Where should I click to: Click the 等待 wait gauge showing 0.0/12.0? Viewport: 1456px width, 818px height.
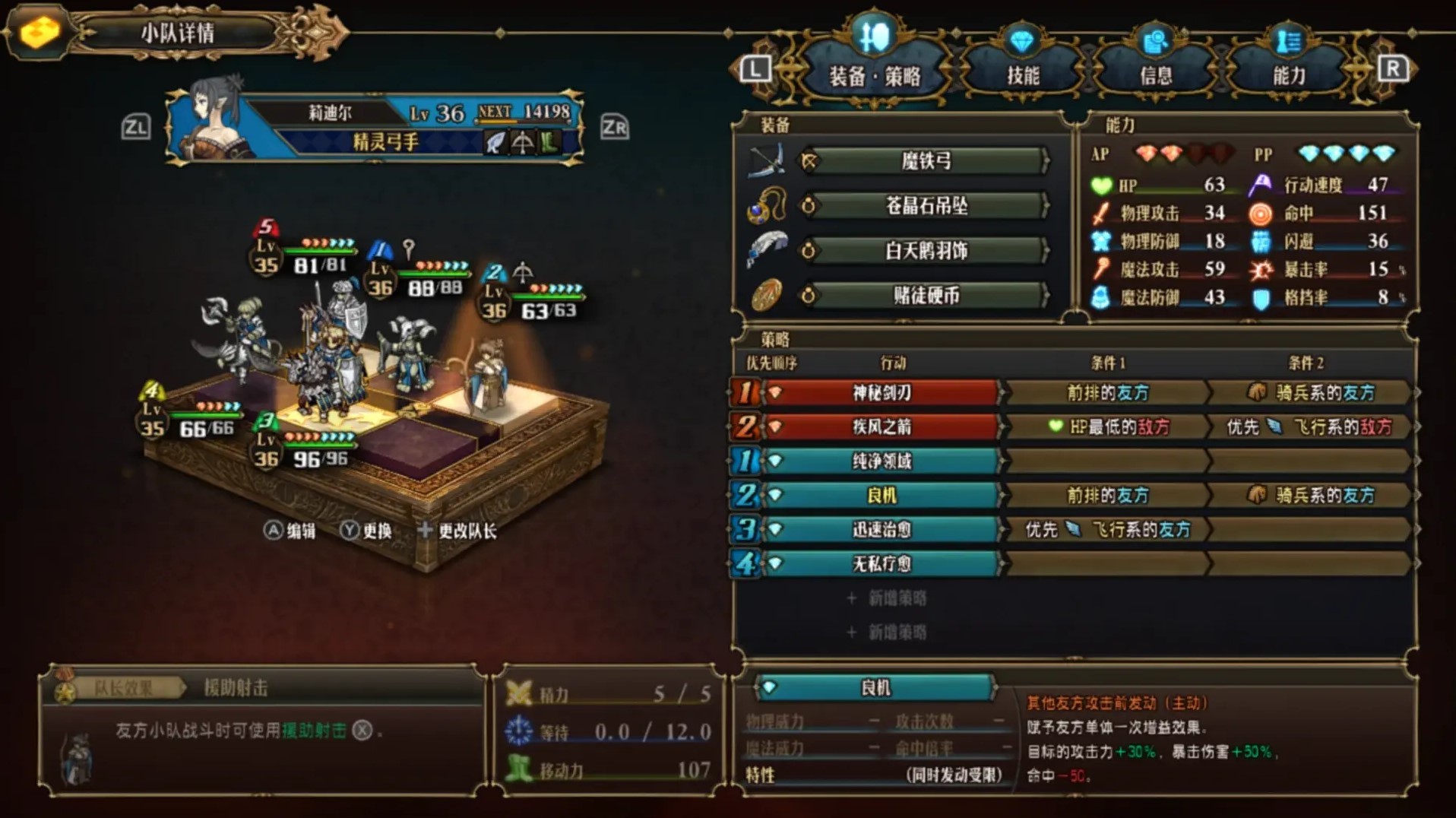point(608,733)
